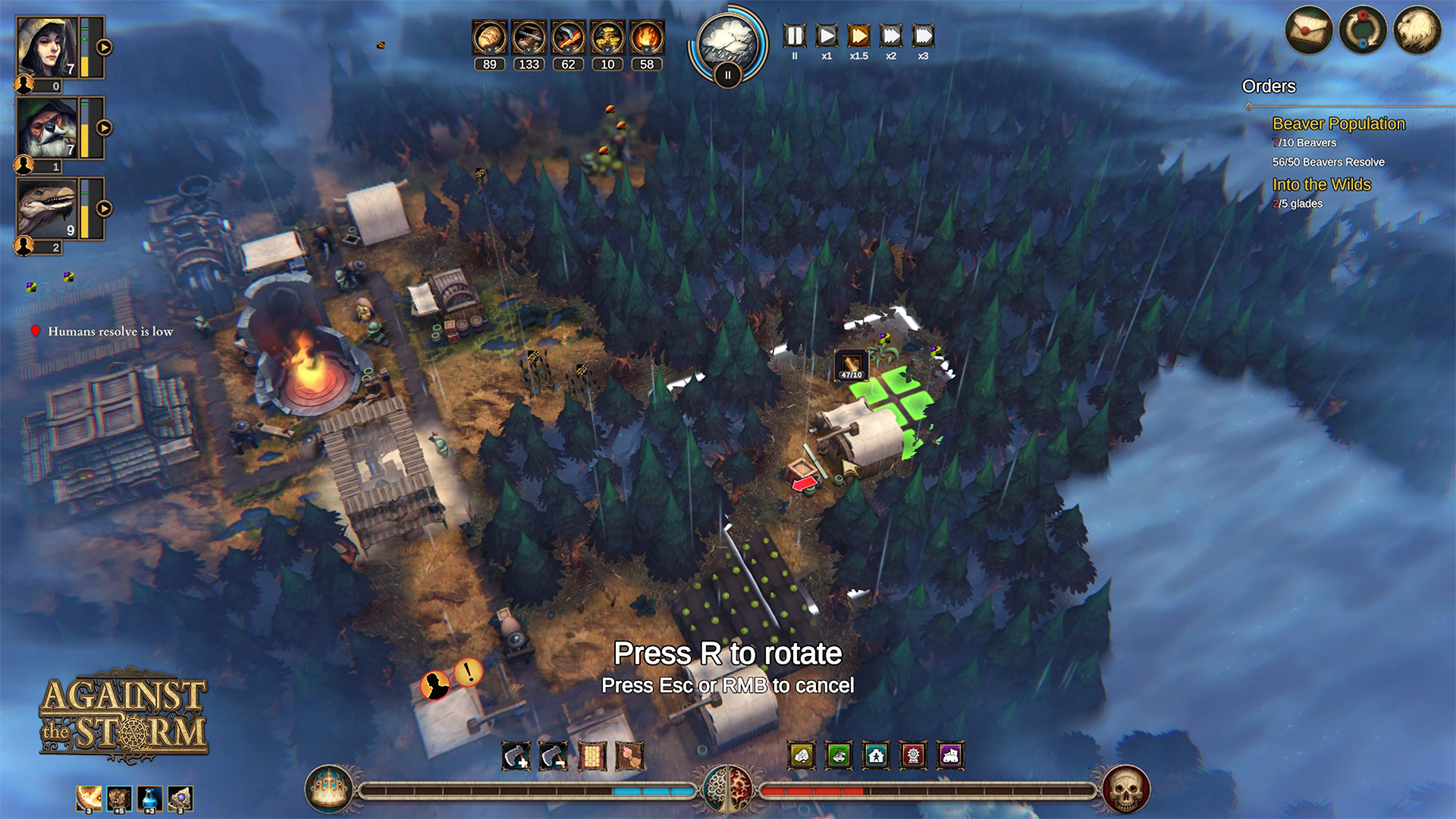Switch game speed to x3
The width and height of the screenshot is (1456, 819).
pos(923,36)
